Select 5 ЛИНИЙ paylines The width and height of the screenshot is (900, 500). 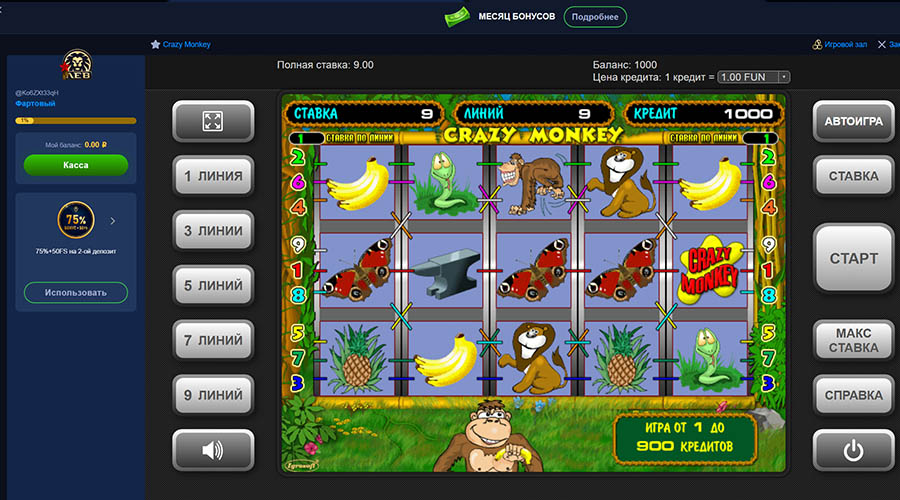click(213, 286)
